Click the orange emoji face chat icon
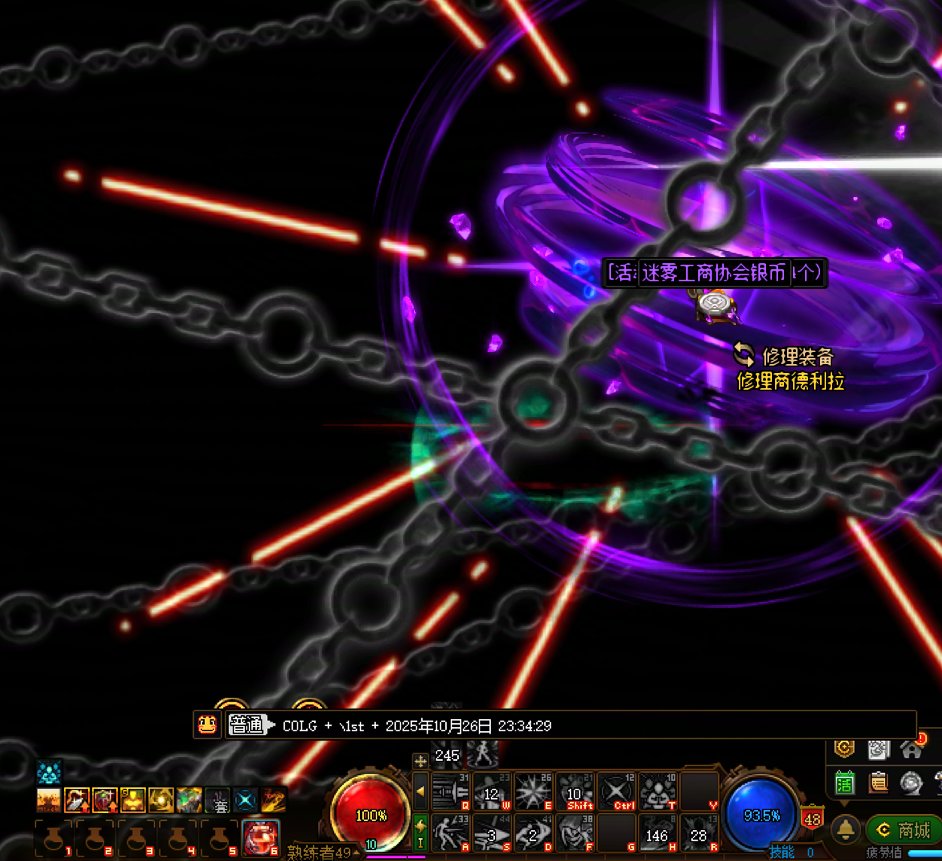The height and width of the screenshot is (861, 942). click(x=208, y=725)
